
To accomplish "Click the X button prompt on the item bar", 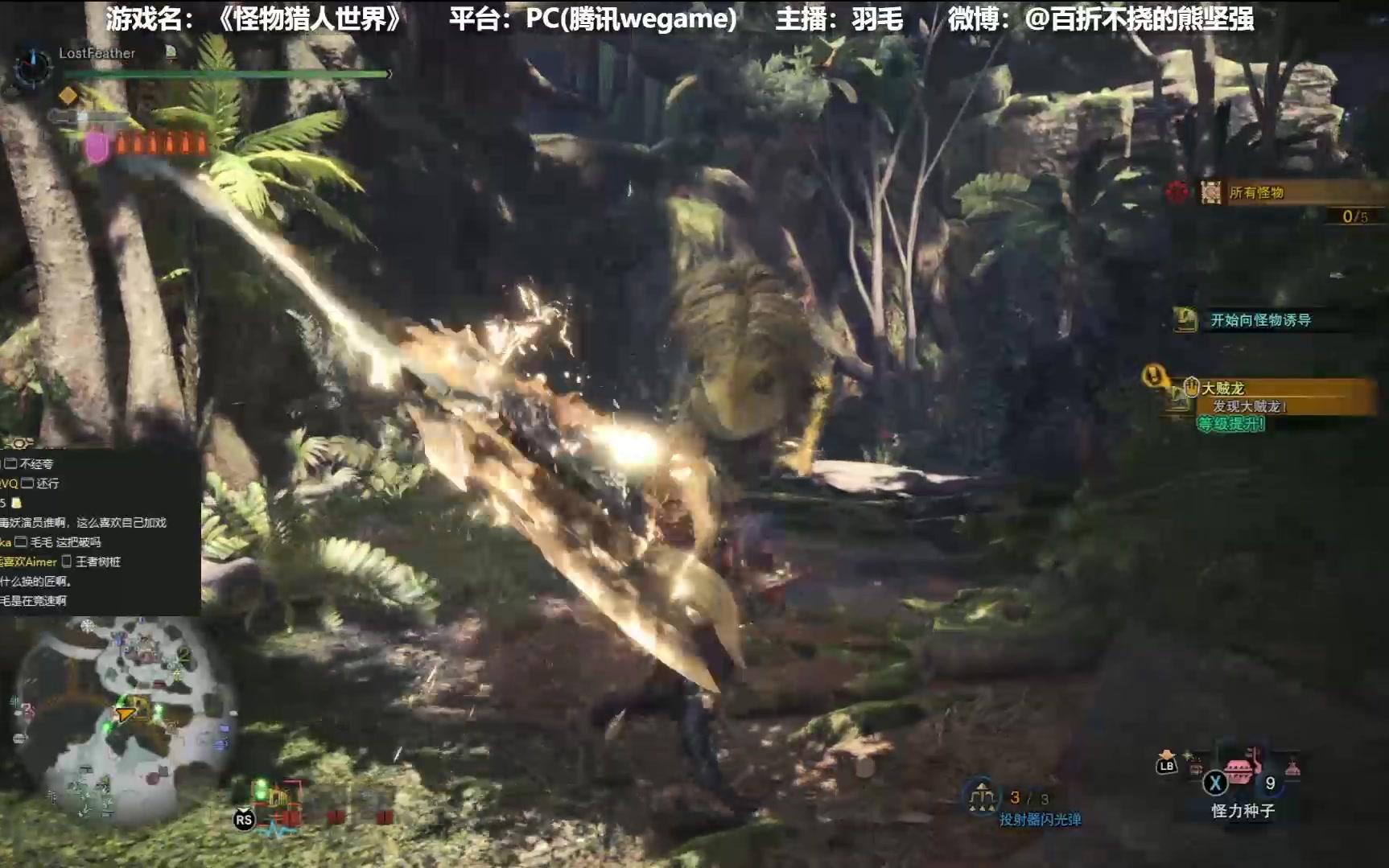I will tap(1214, 783).
